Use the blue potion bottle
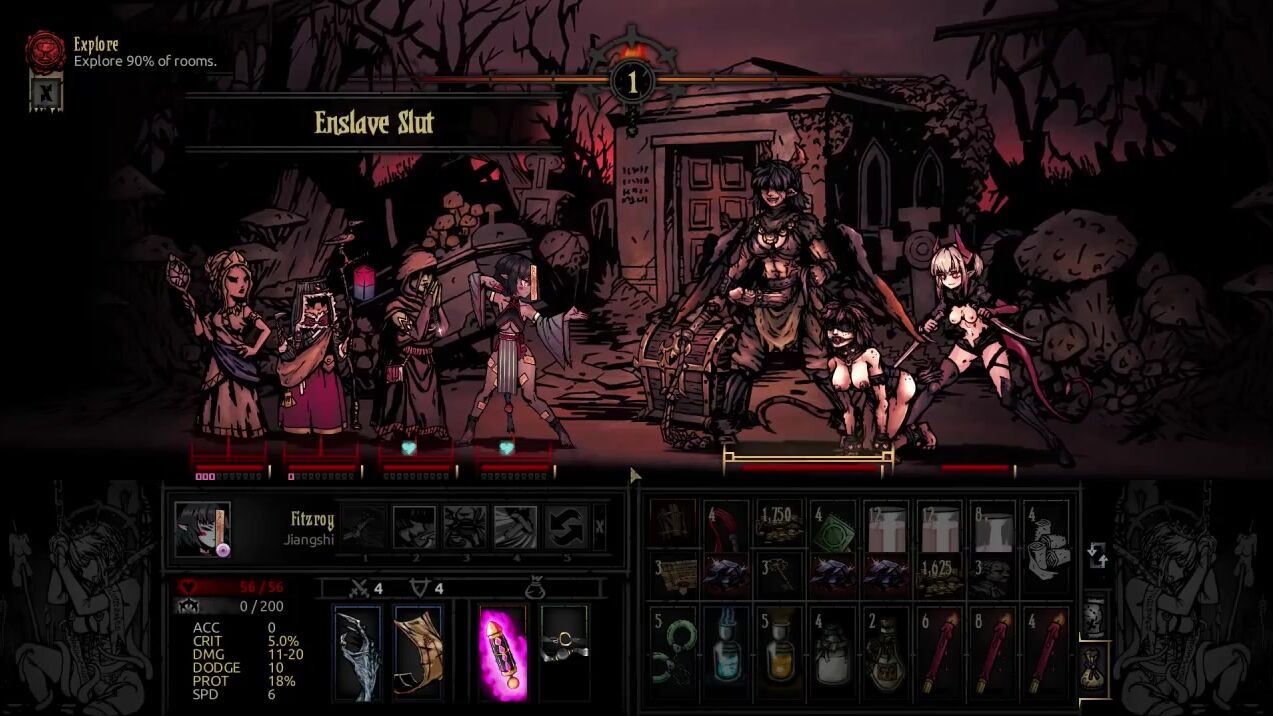 coord(726,651)
